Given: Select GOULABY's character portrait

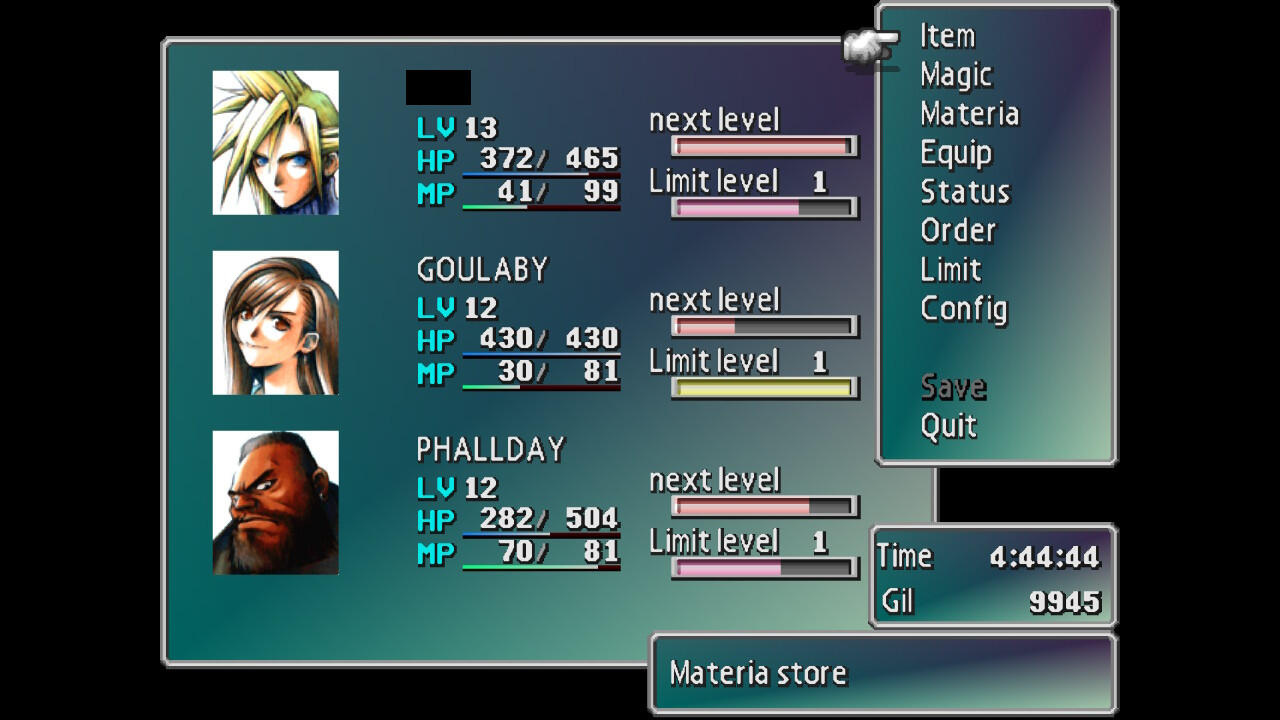Looking at the screenshot, I should (276, 322).
